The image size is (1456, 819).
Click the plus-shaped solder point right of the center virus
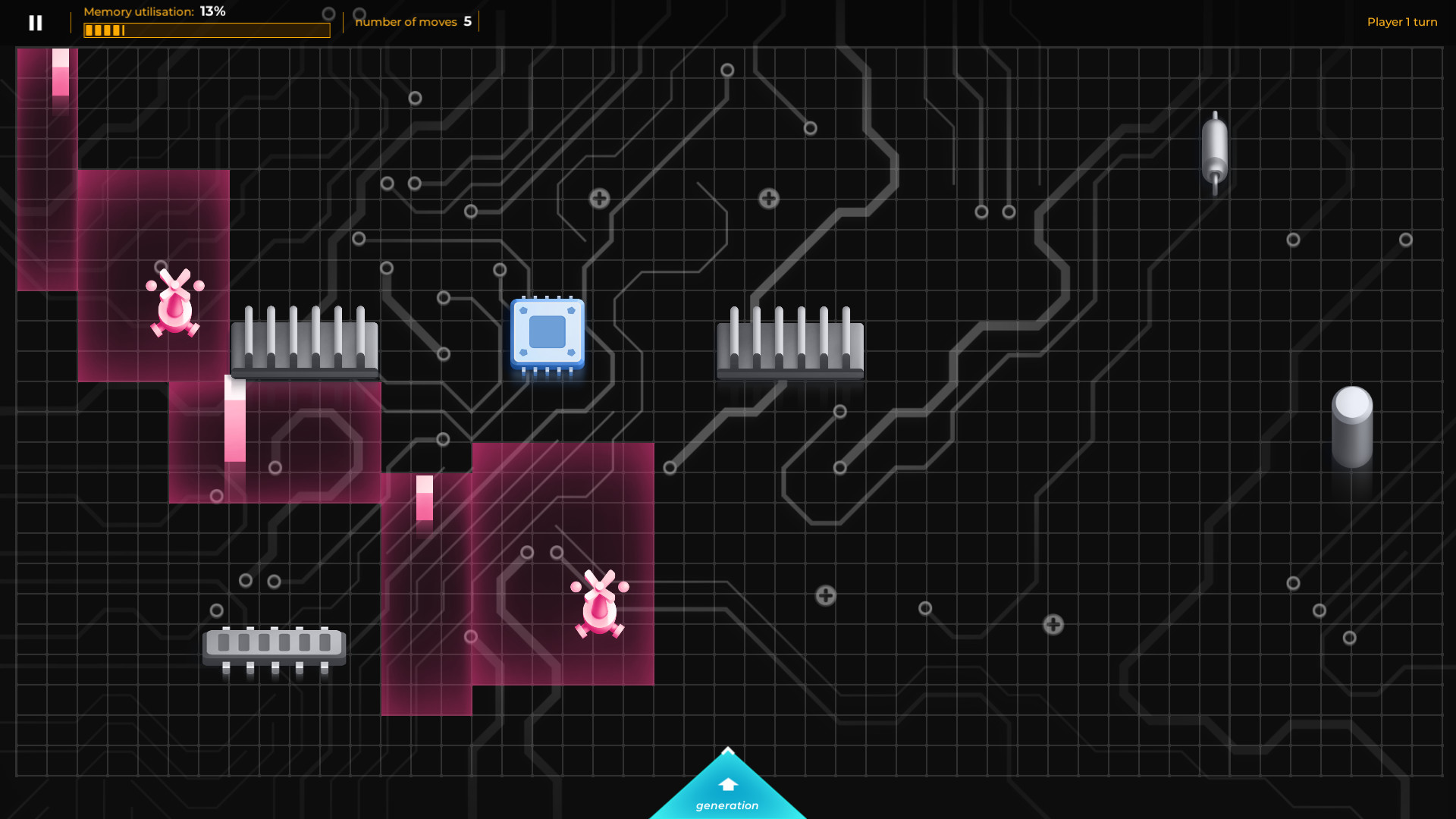click(824, 596)
